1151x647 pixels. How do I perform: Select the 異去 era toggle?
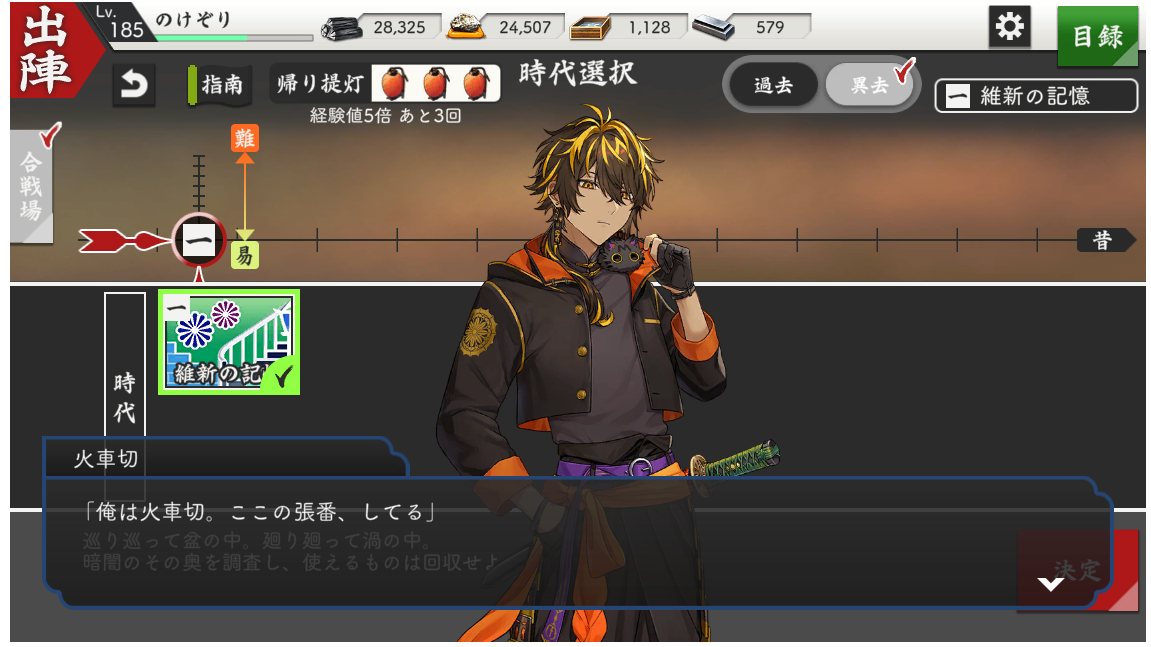click(x=868, y=86)
